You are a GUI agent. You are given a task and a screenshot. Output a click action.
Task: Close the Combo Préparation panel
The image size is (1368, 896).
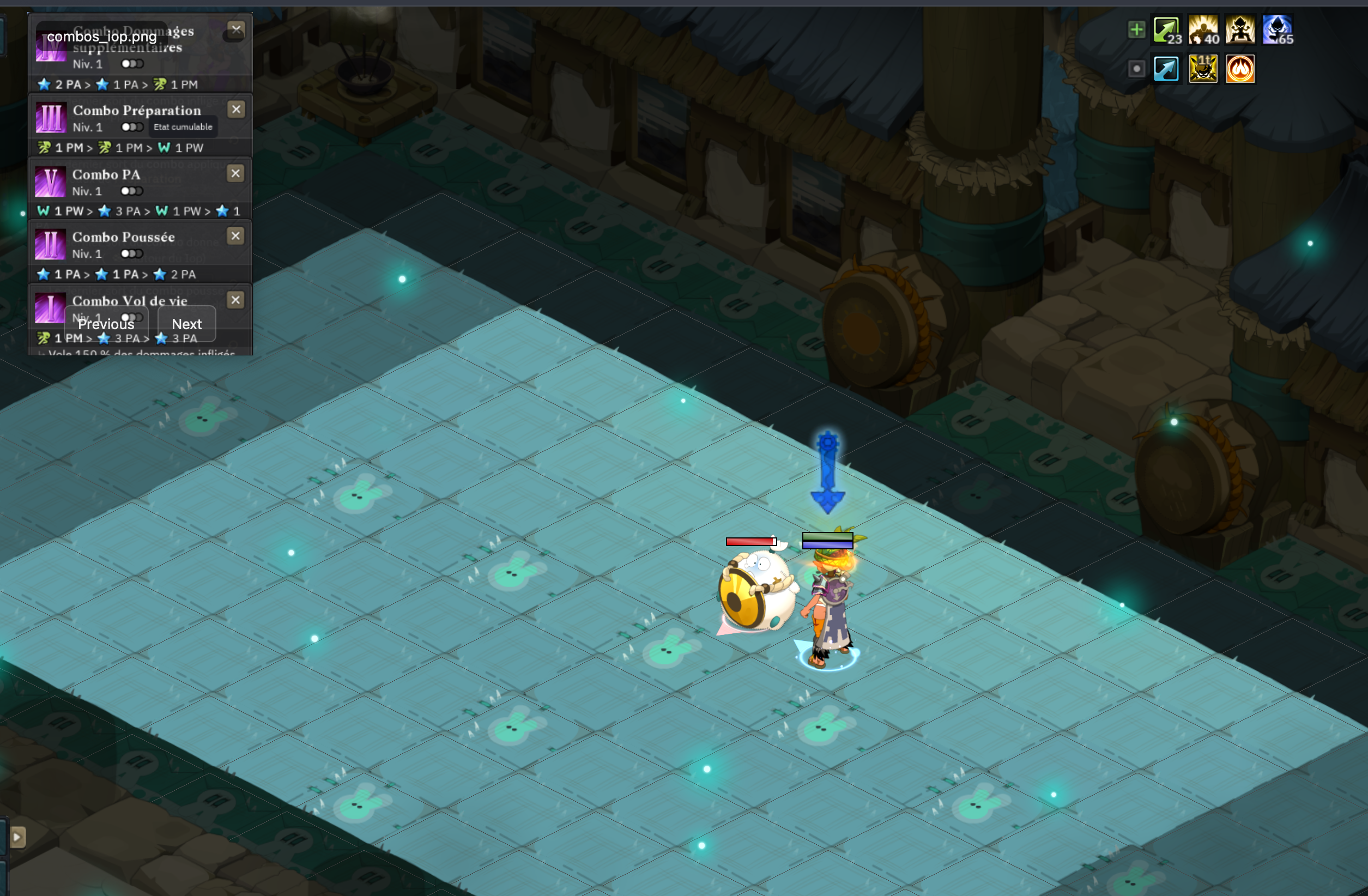pos(236,110)
